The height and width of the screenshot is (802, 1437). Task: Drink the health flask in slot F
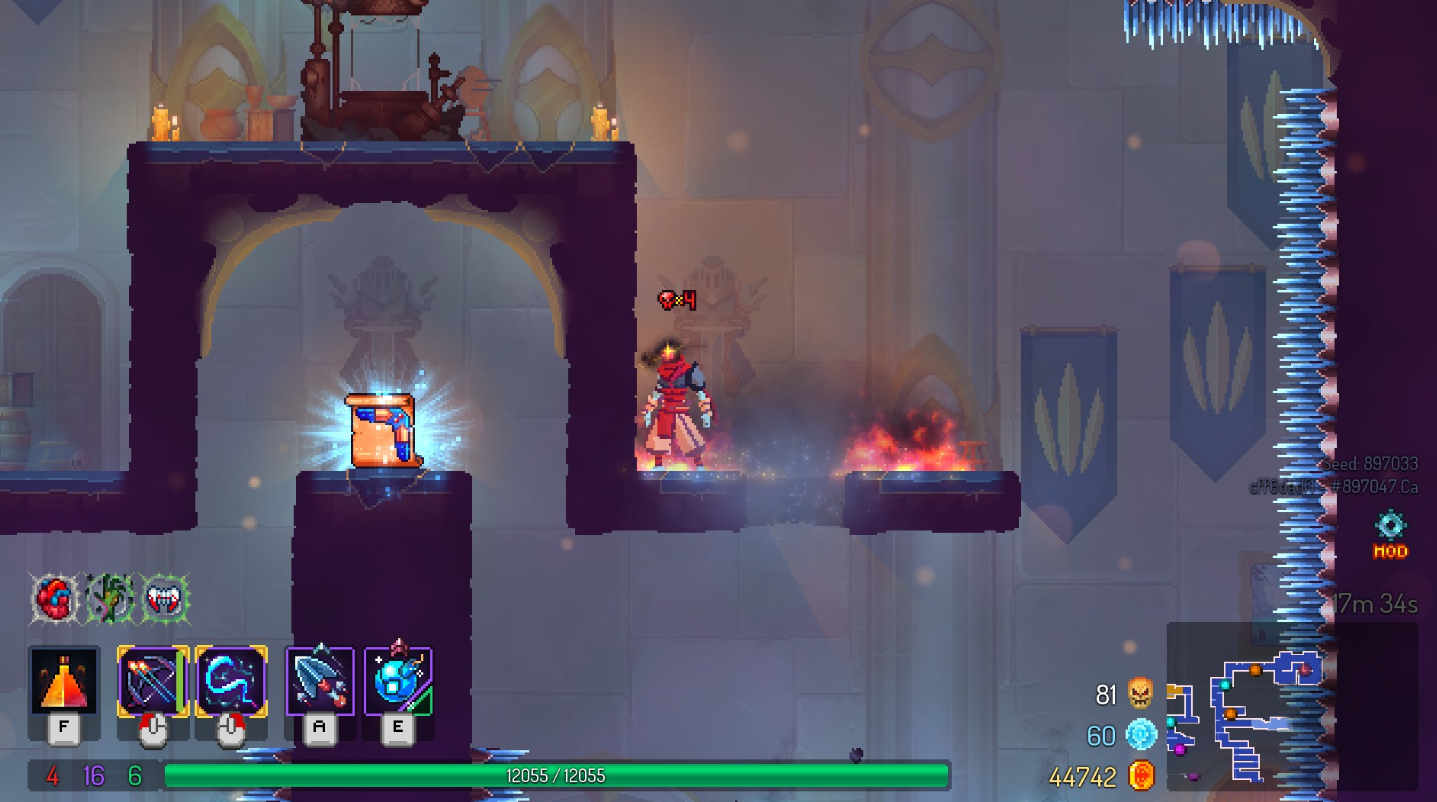coord(63,683)
